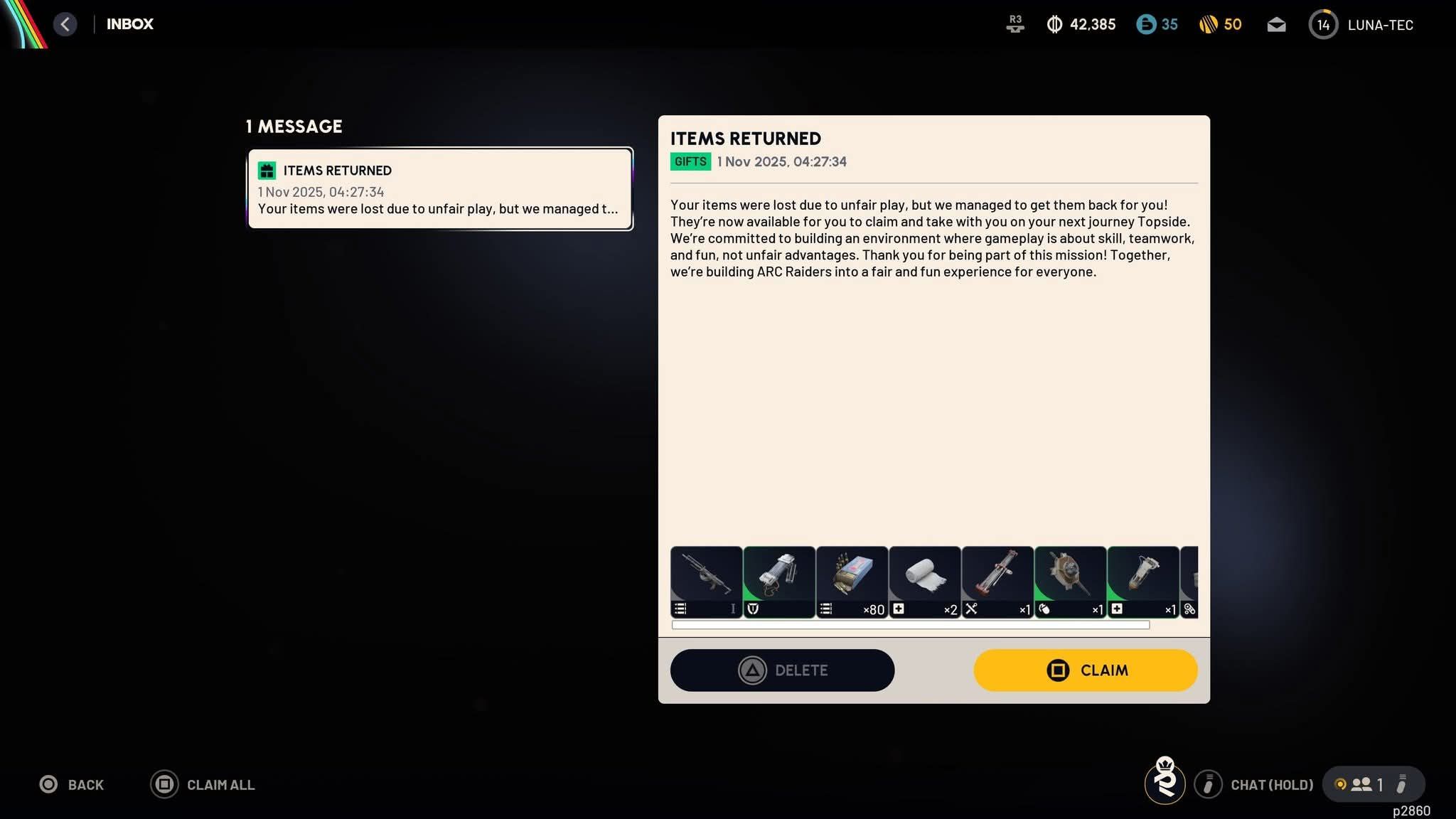The image size is (1456, 819).
Task: Claim all inbox messages
Action: point(203,784)
